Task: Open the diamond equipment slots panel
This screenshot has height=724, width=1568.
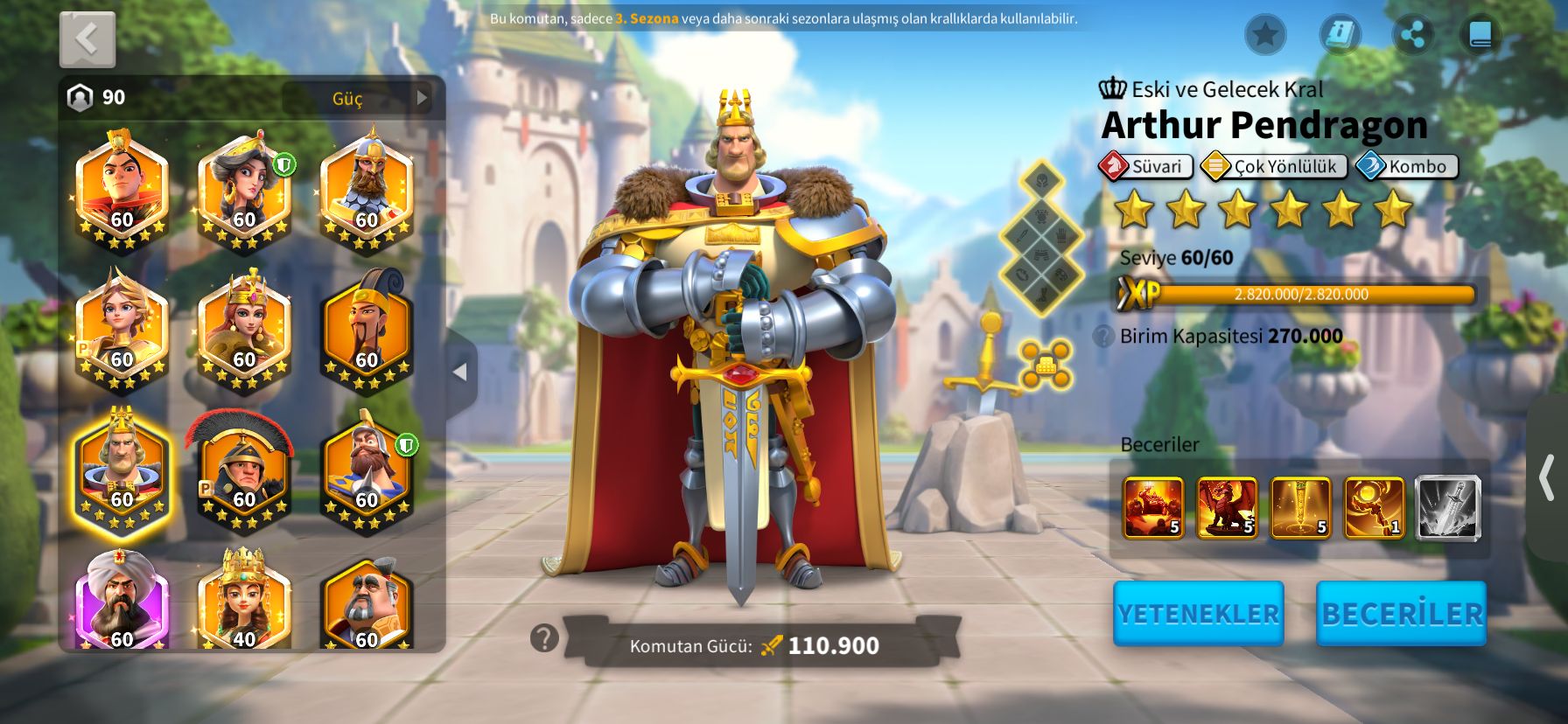Action: 1041,236
